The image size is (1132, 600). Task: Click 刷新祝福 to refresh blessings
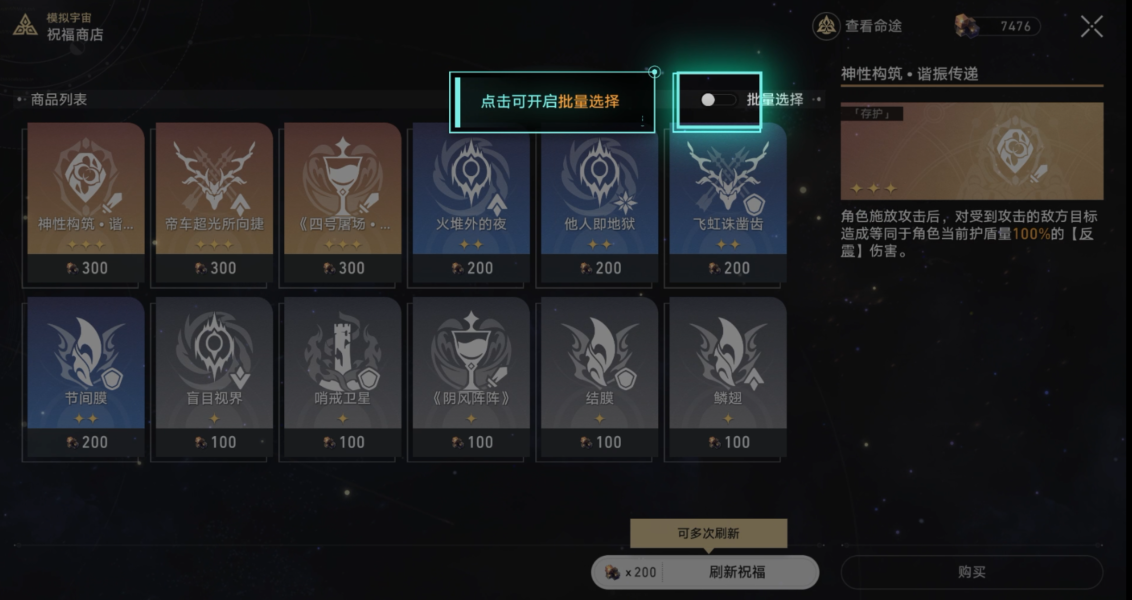pyautogui.click(x=738, y=572)
